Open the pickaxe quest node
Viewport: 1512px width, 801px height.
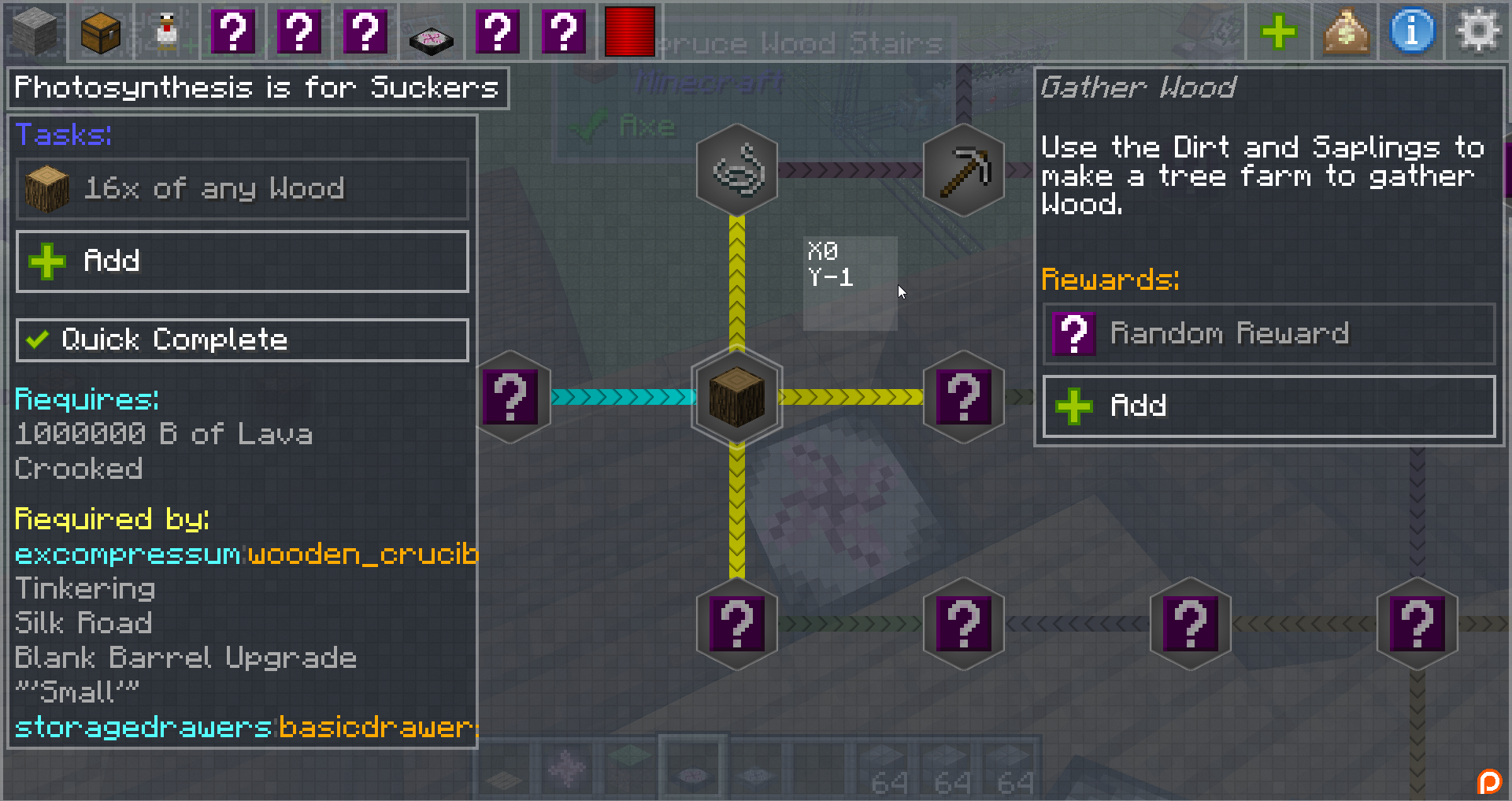(963, 170)
